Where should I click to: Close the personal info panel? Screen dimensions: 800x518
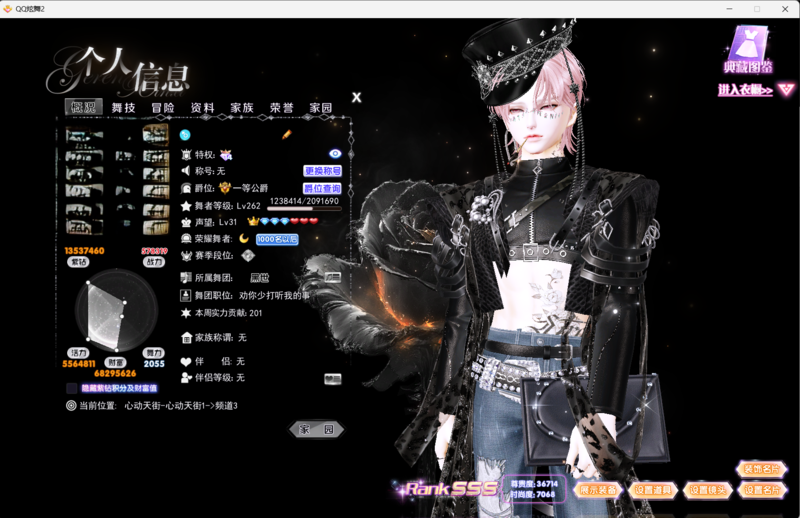click(357, 98)
